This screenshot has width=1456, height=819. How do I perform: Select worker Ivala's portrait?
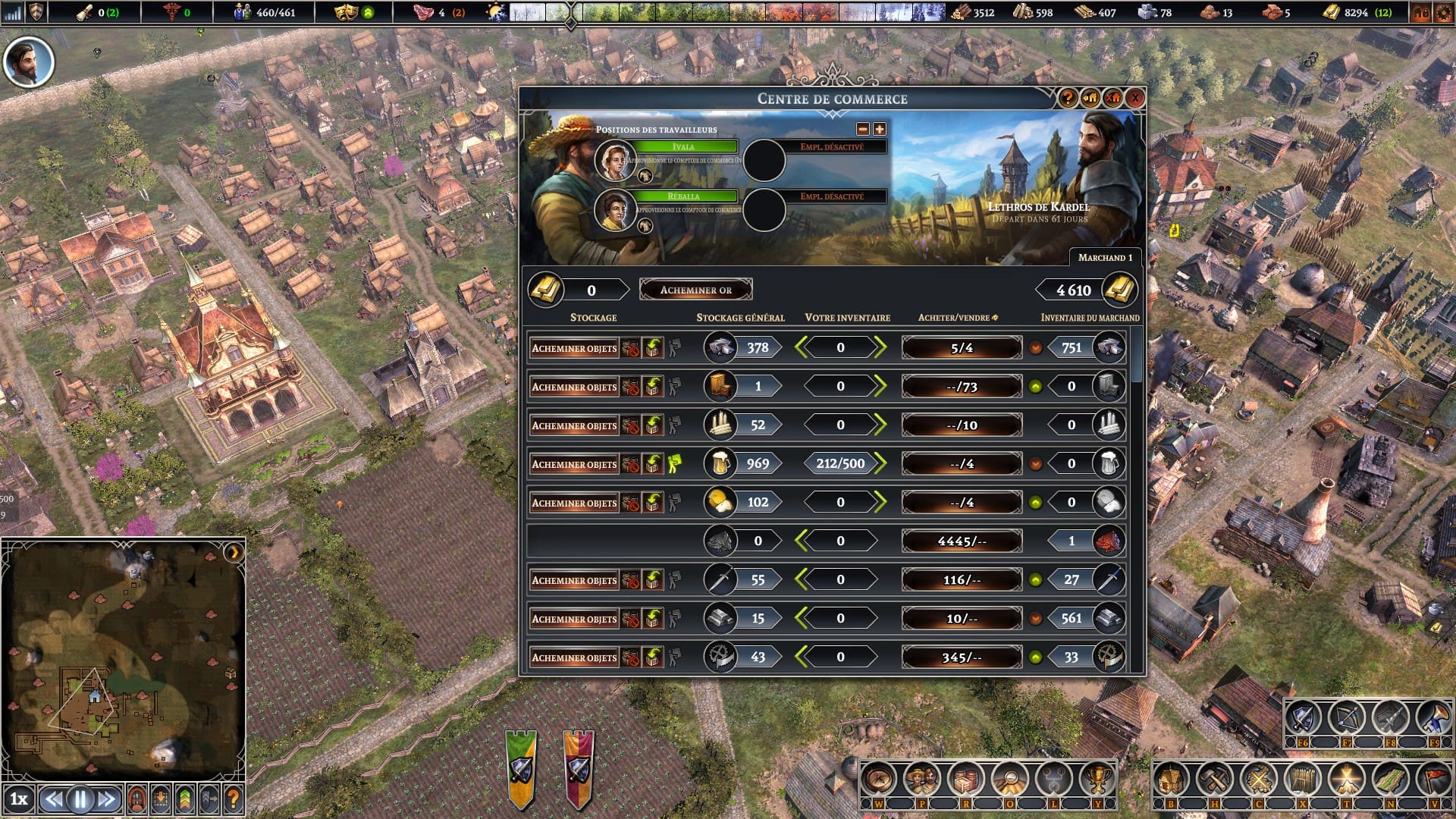614,160
